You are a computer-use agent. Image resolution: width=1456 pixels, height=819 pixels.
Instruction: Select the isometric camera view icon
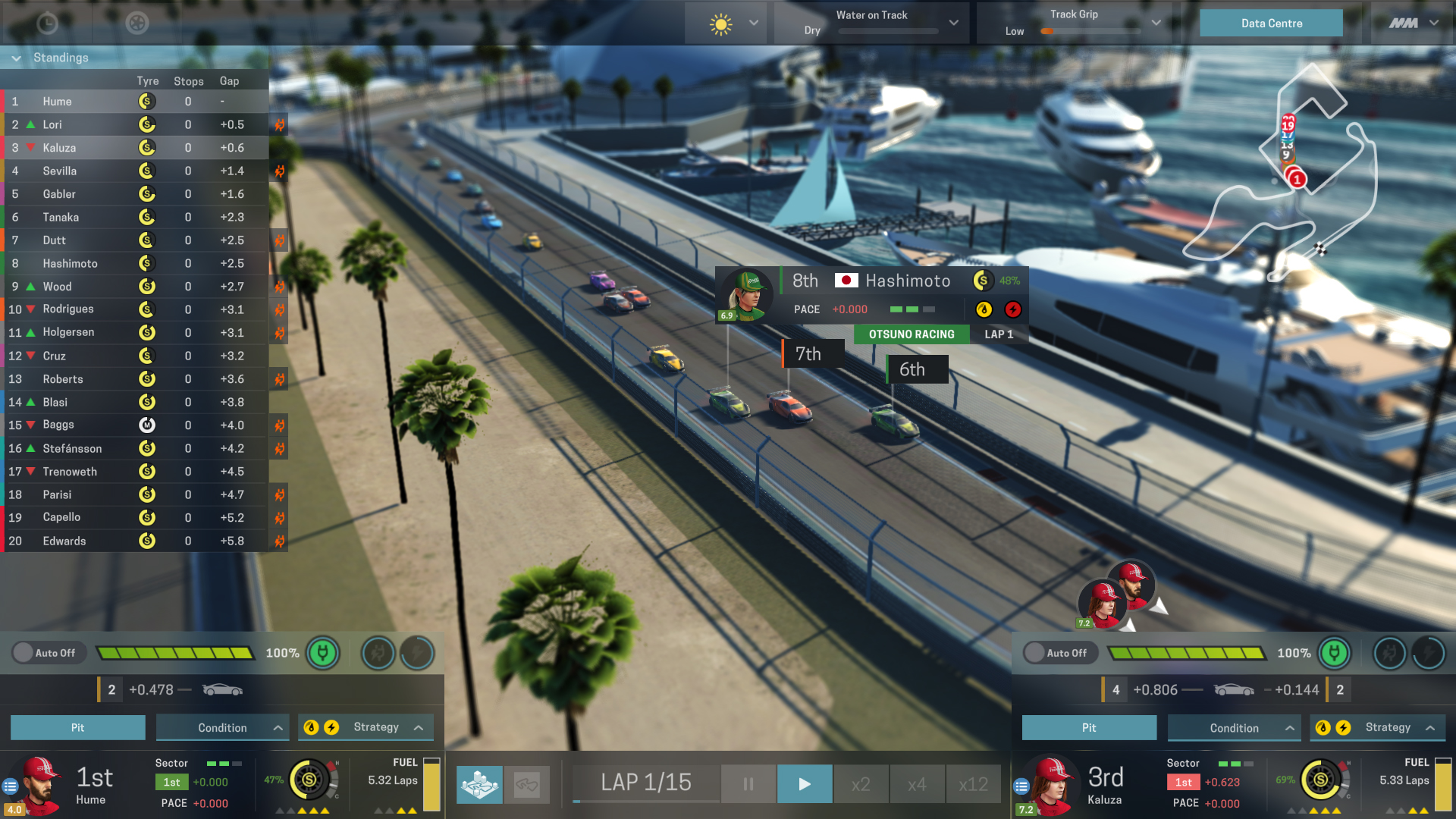click(479, 784)
